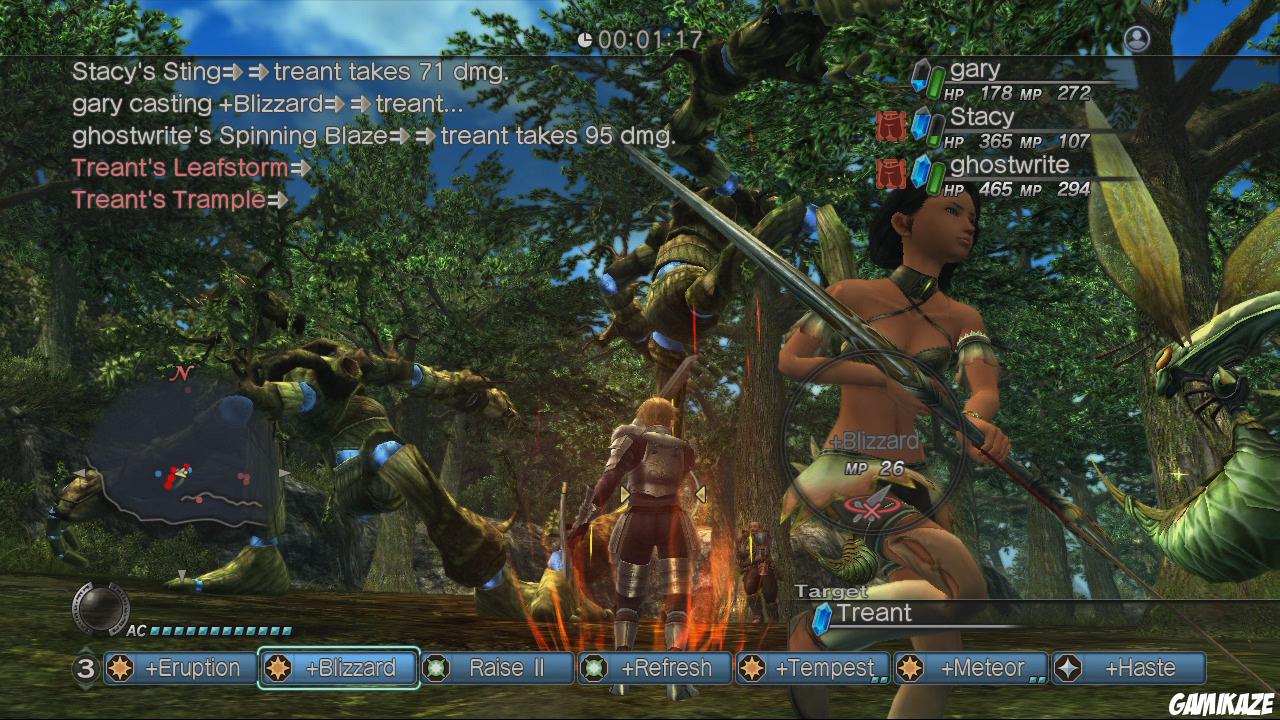1280x720 pixels.
Task: Cast the +Meteor spell
Action: pyautogui.click(x=971, y=668)
